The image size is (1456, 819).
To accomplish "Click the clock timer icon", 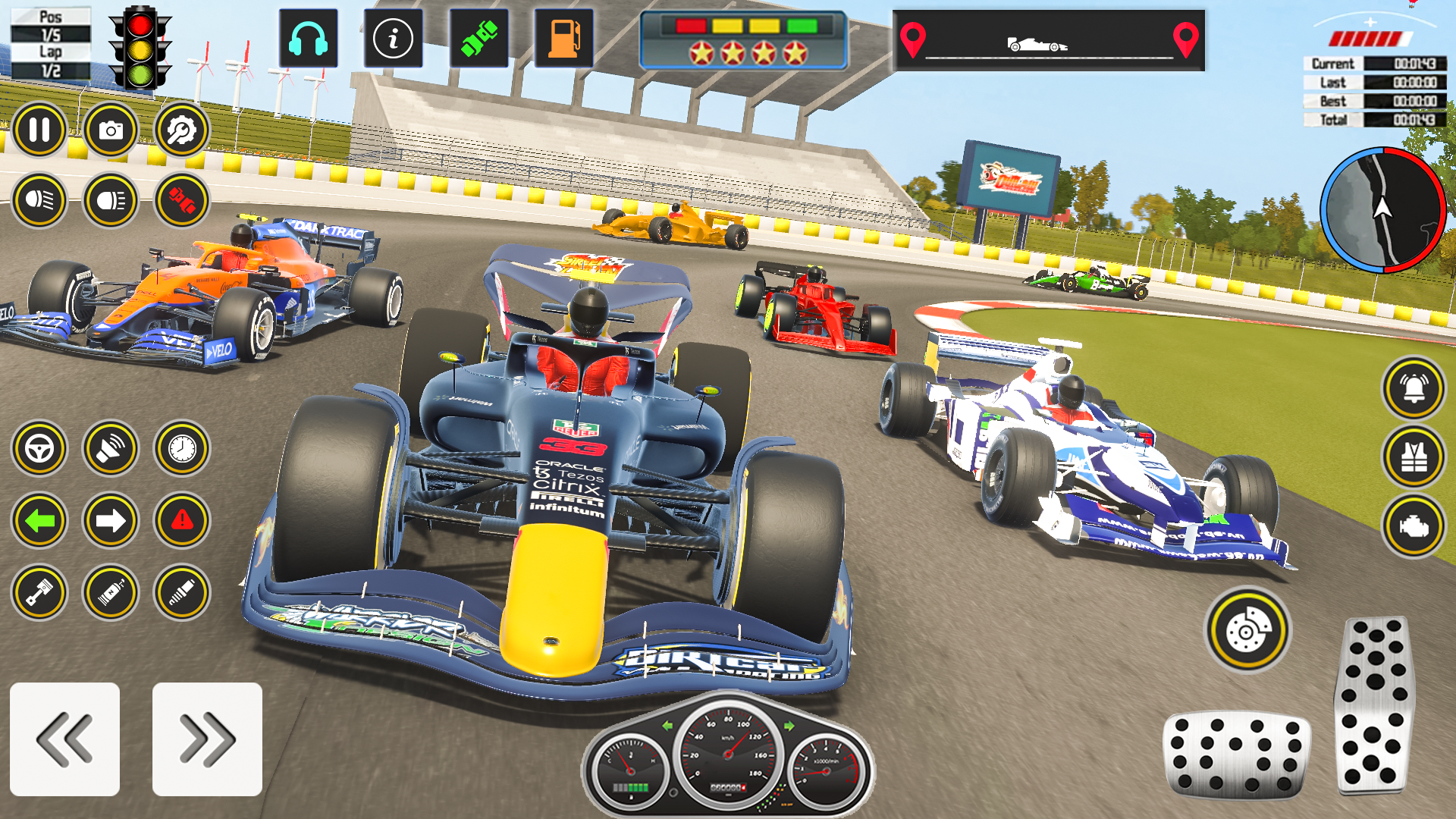I will pos(182,447).
